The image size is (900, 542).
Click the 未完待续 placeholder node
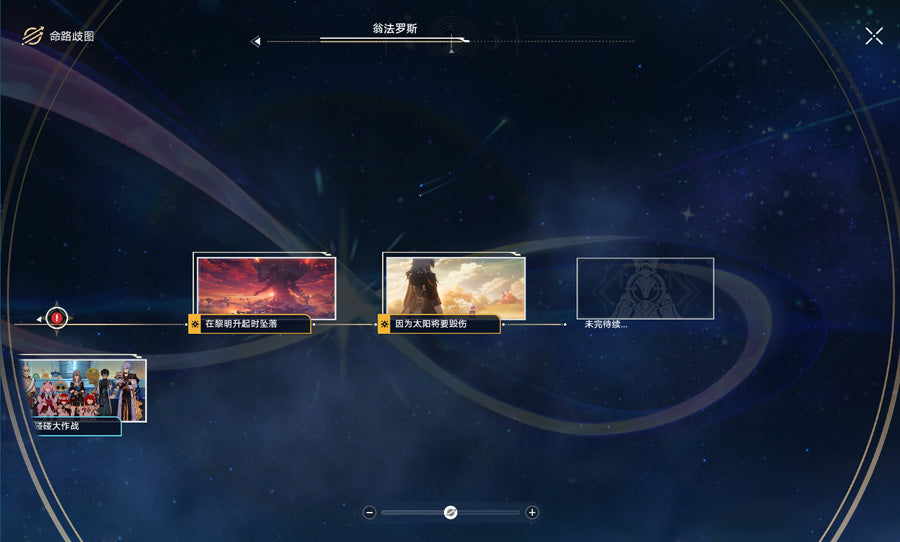[645, 289]
